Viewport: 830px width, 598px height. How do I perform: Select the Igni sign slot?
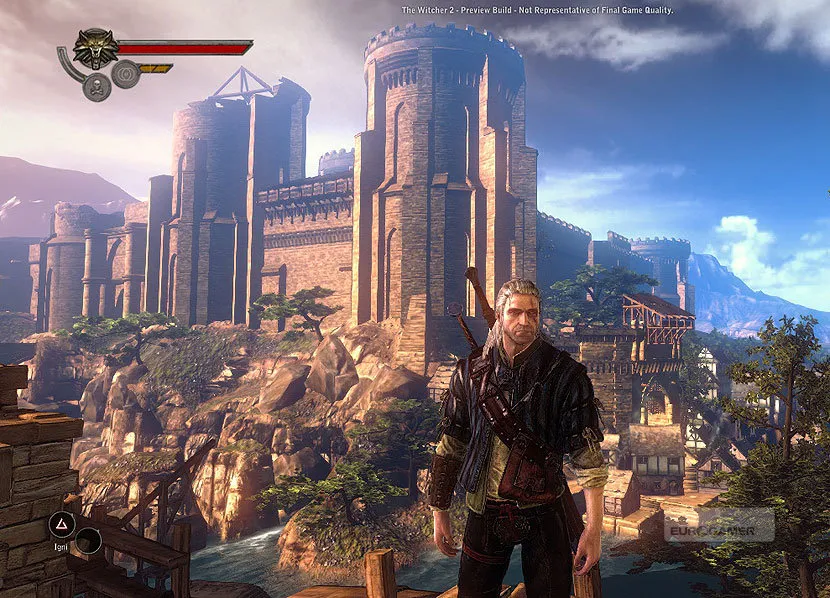coord(60,523)
